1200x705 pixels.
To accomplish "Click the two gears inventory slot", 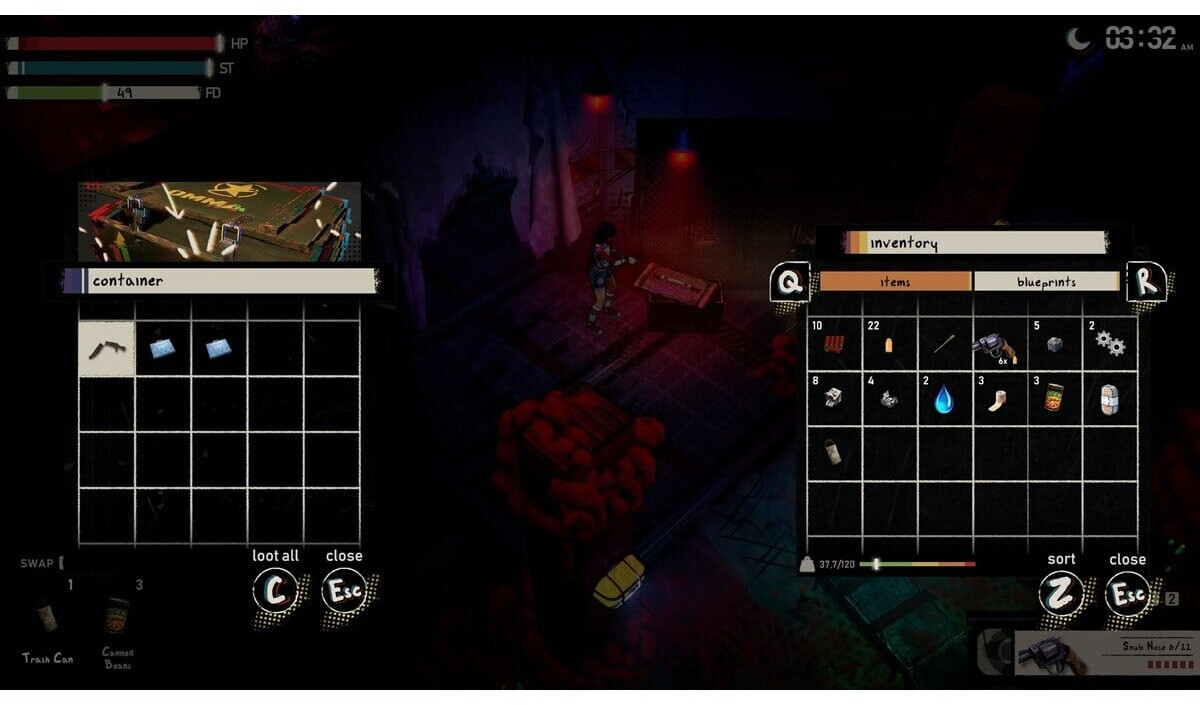I will tap(1109, 346).
